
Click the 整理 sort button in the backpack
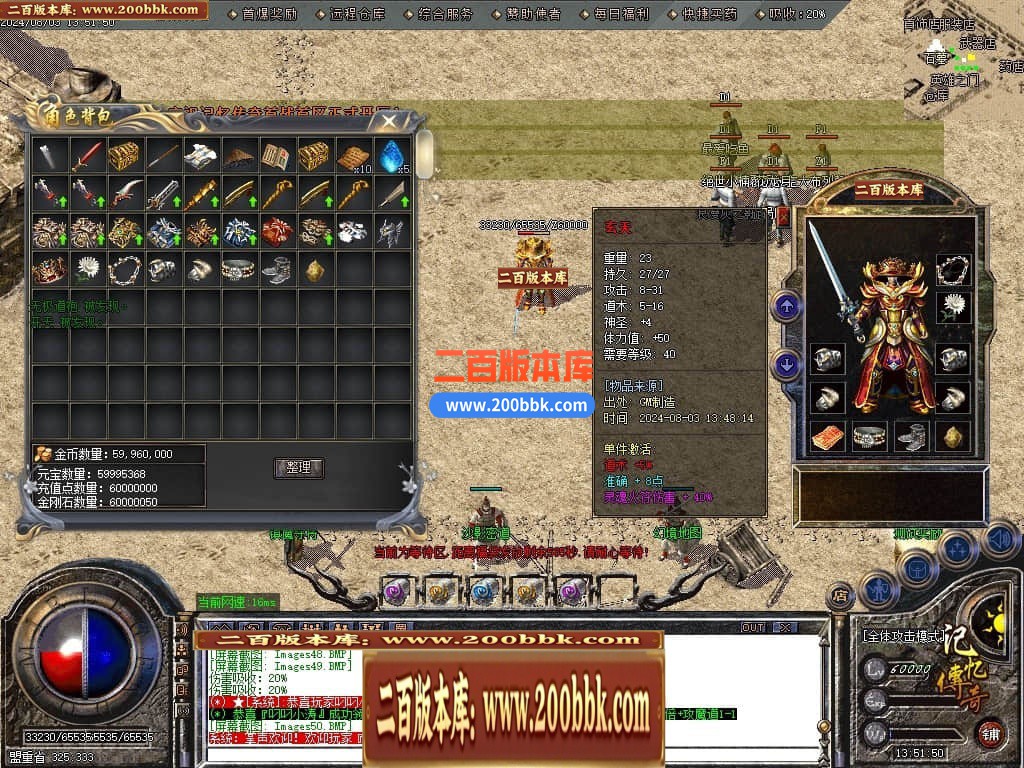[x=298, y=468]
